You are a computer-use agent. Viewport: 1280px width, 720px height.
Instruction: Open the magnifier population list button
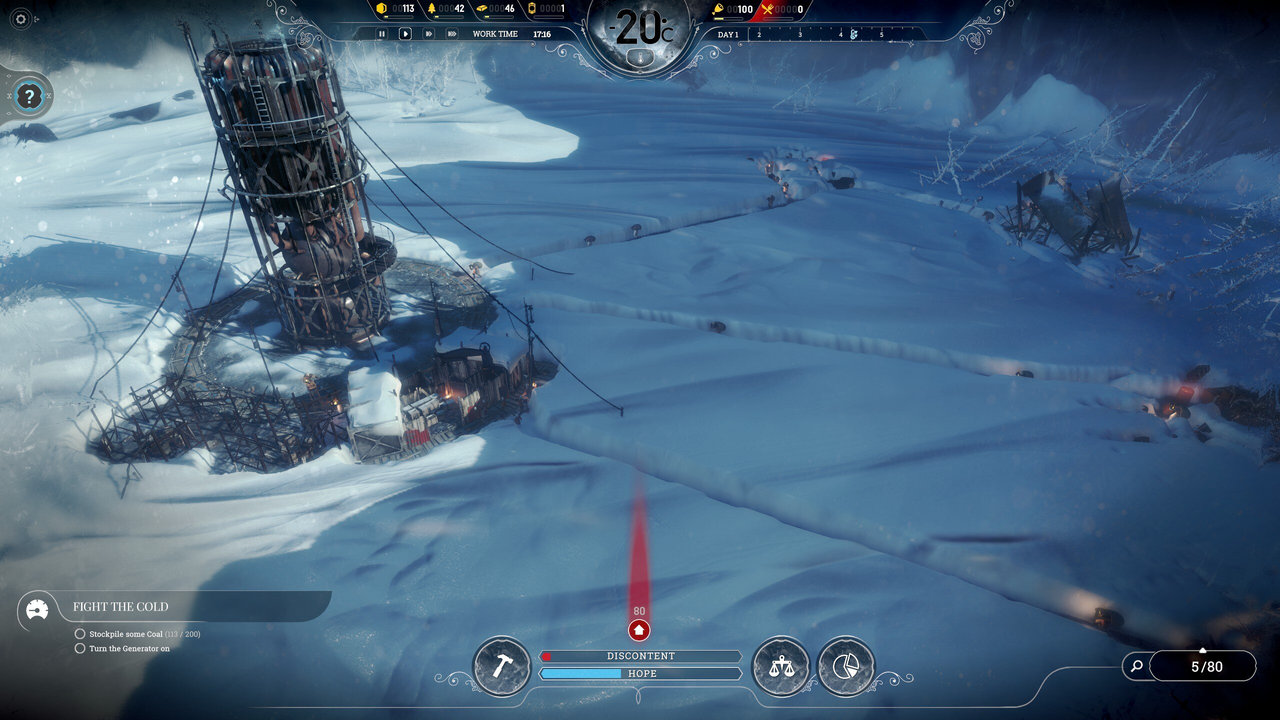pos(1136,666)
